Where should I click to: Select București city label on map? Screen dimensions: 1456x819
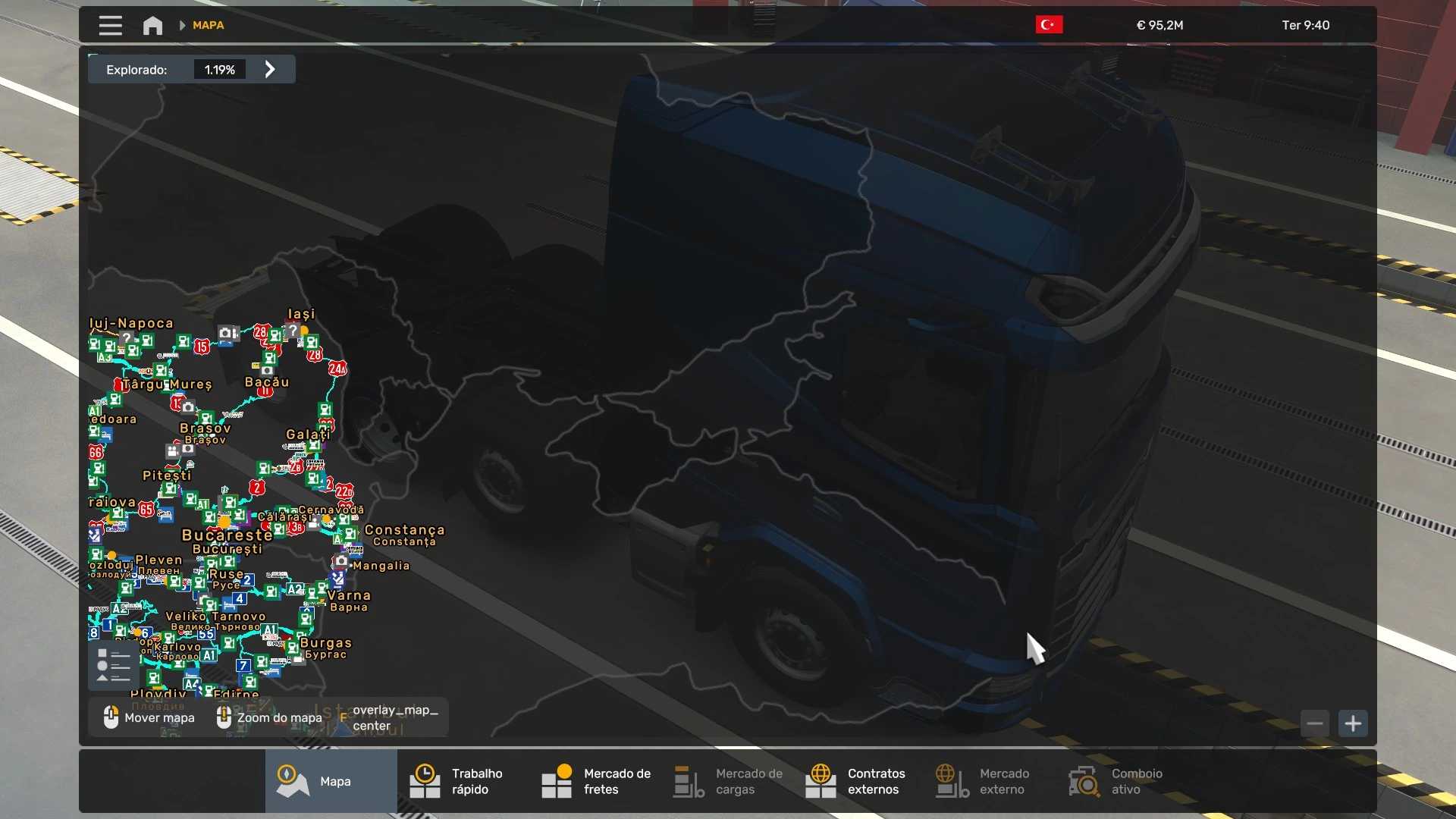click(227, 535)
